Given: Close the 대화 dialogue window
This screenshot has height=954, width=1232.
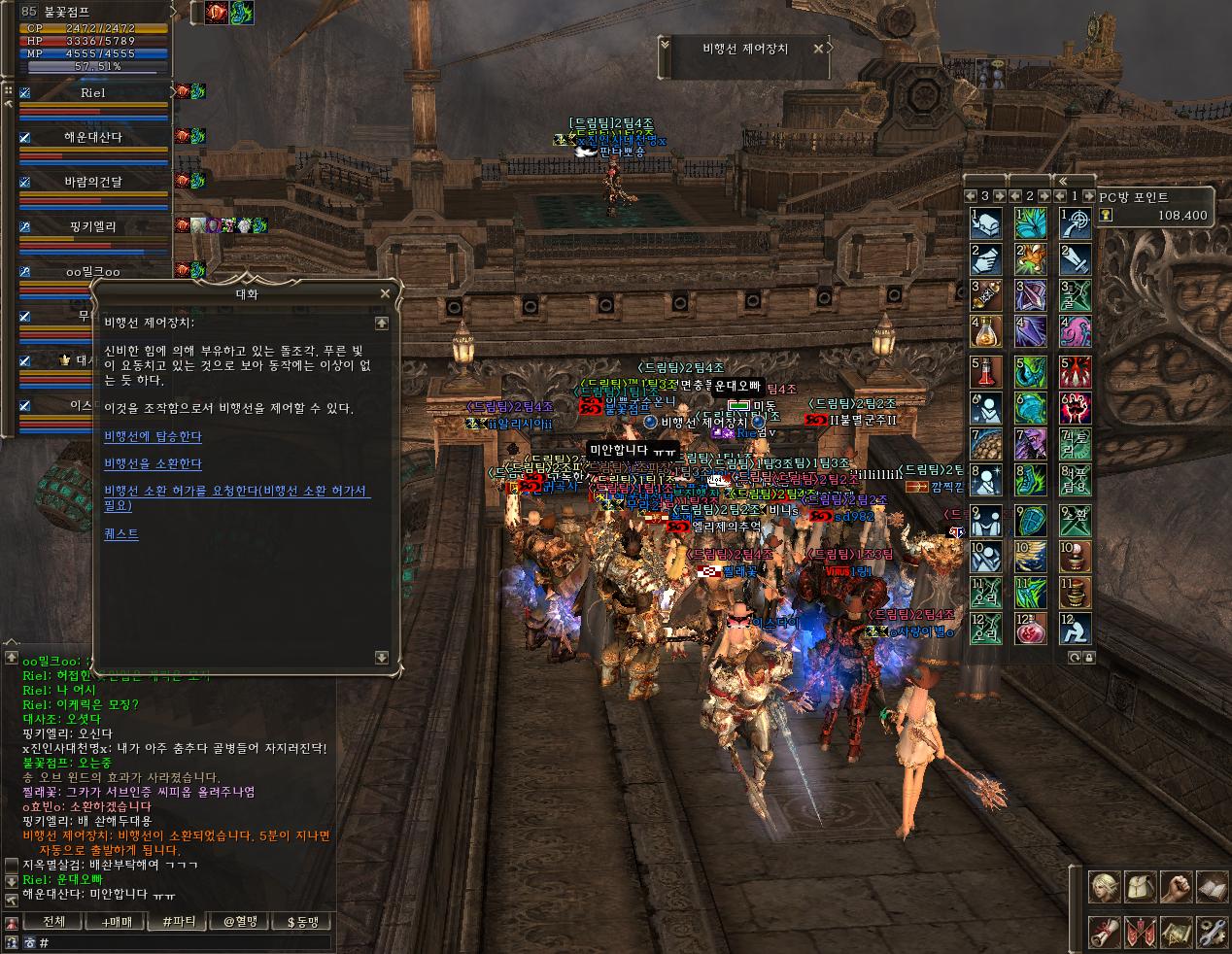Looking at the screenshot, I should click(x=385, y=293).
